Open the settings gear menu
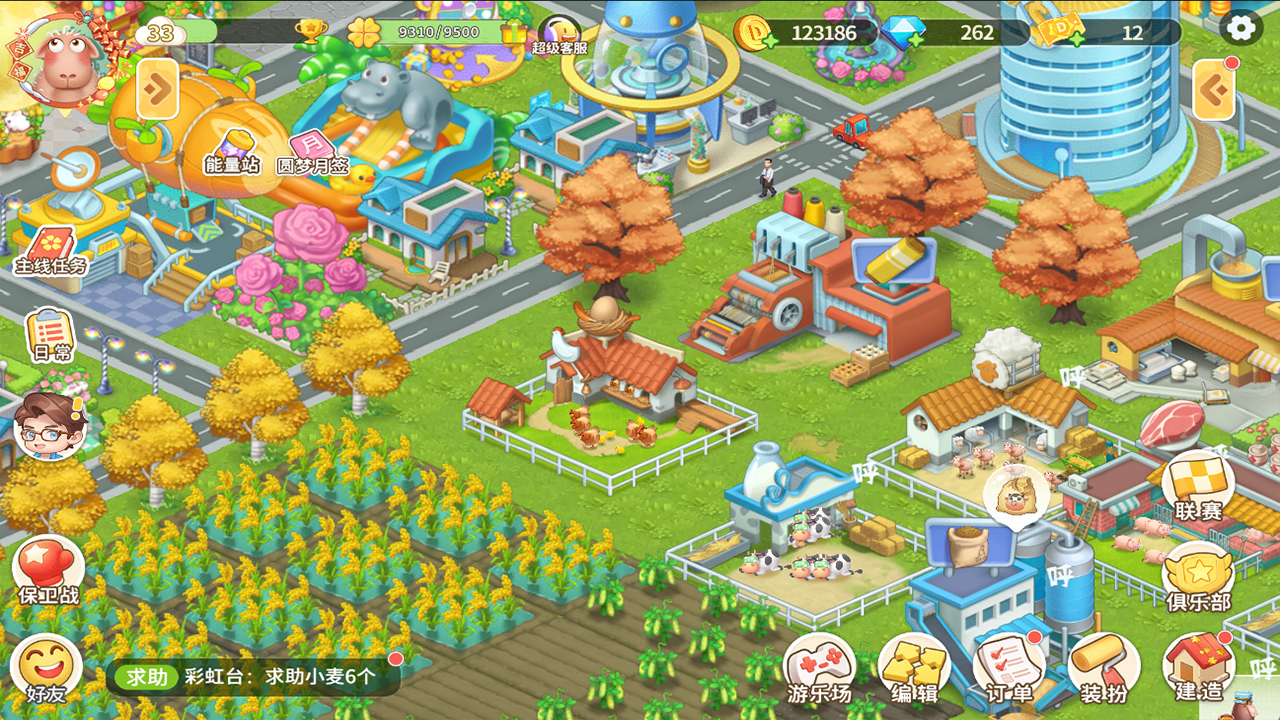The height and width of the screenshot is (720, 1280). (1241, 28)
